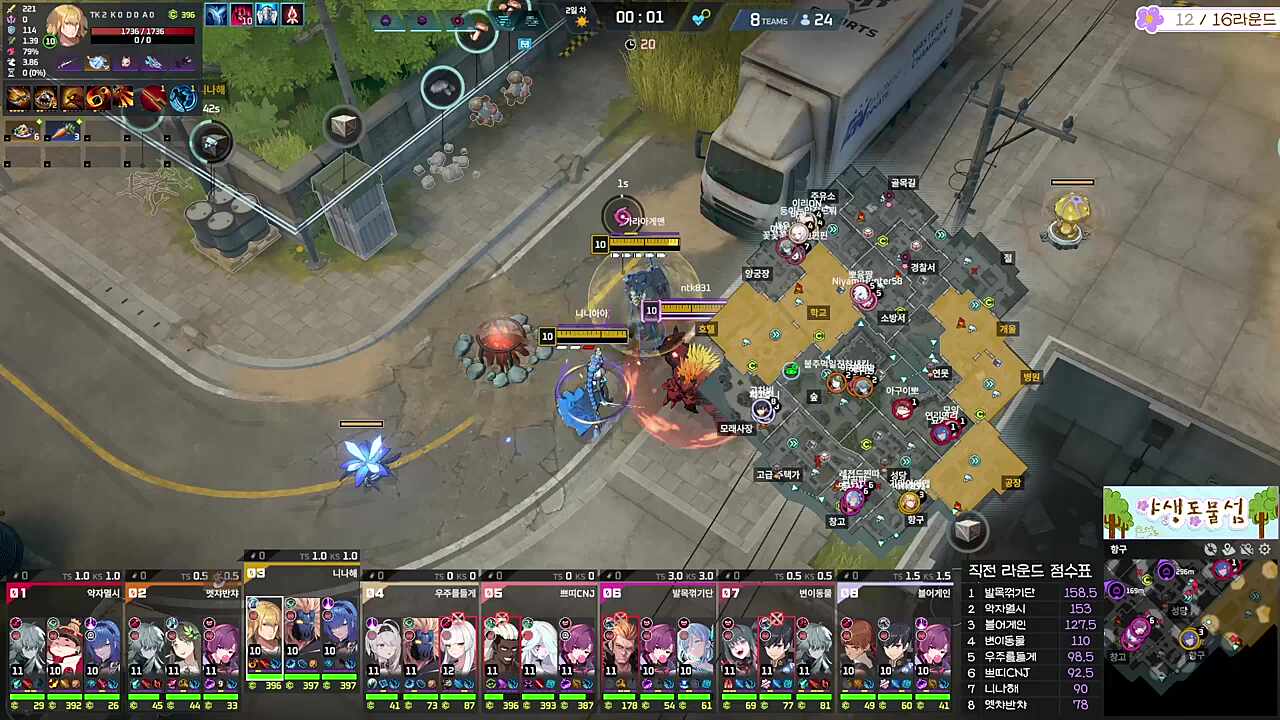
Task: Select the 학교 area on the large map
Action: pos(819,313)
